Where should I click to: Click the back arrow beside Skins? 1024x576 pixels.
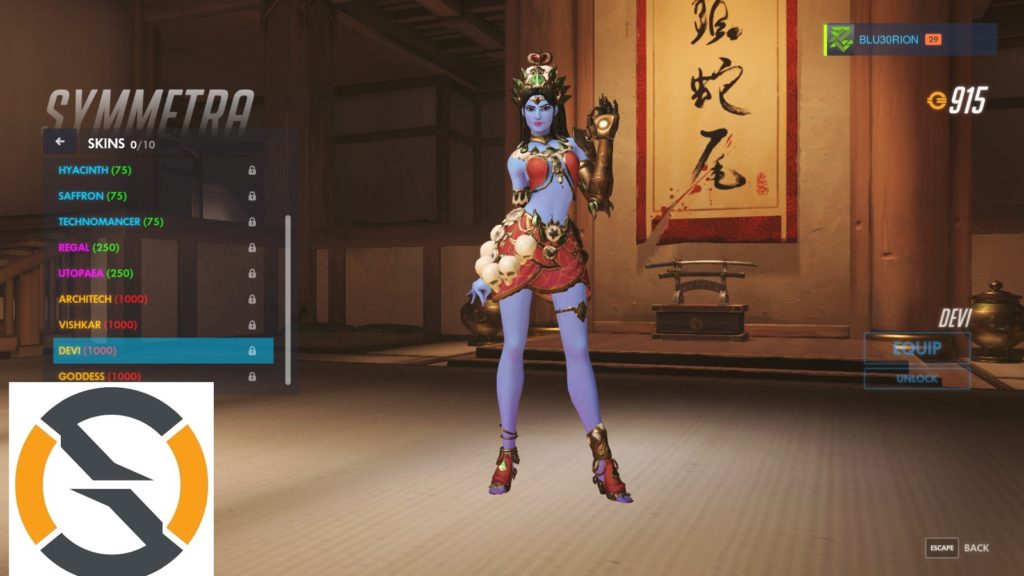point(60,142)
